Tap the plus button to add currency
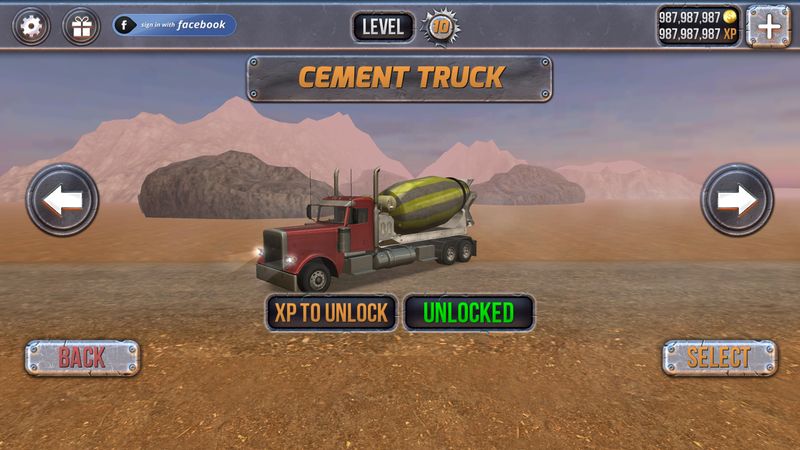The image size is (800, 450). 769,26
